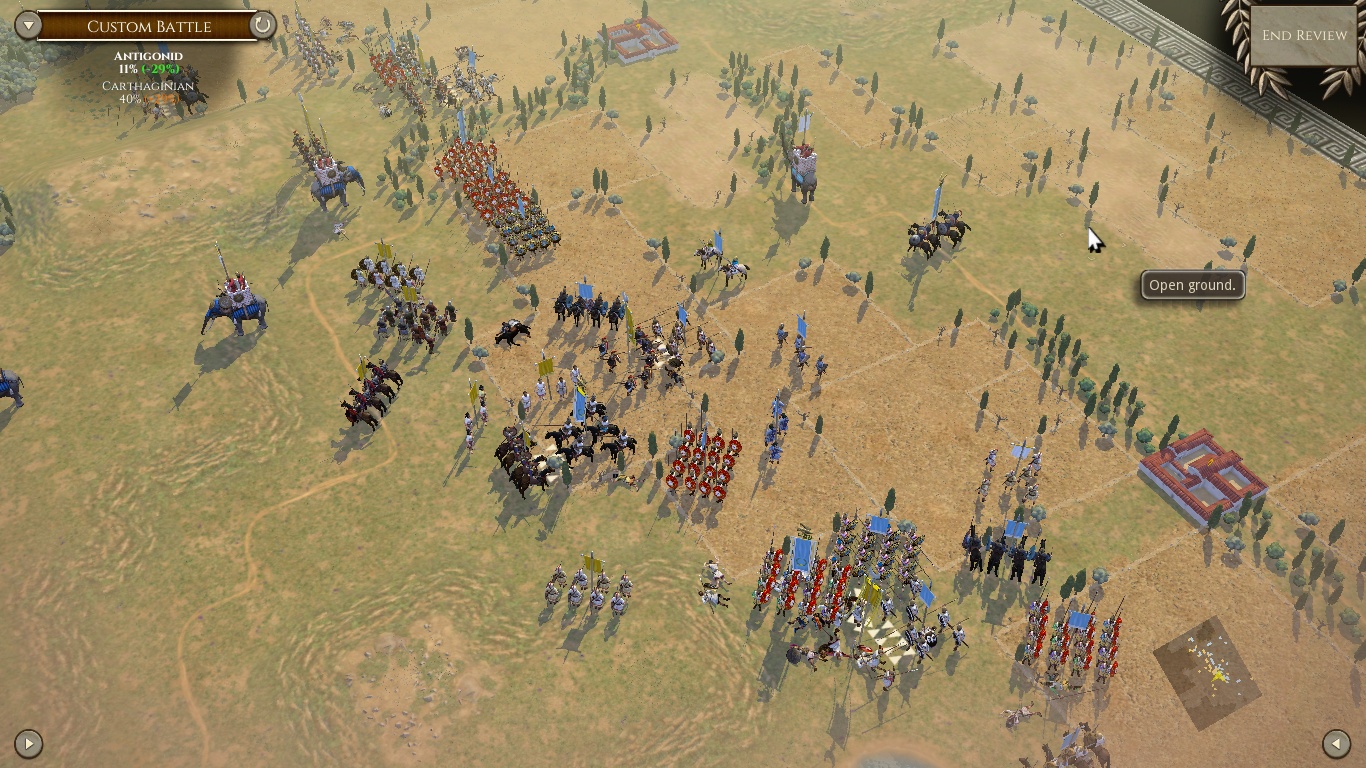The width and height of the screenshot is (1366, 768).
Task: Dismiss the Open ground tooltip
Action: tap(1191, 285)
